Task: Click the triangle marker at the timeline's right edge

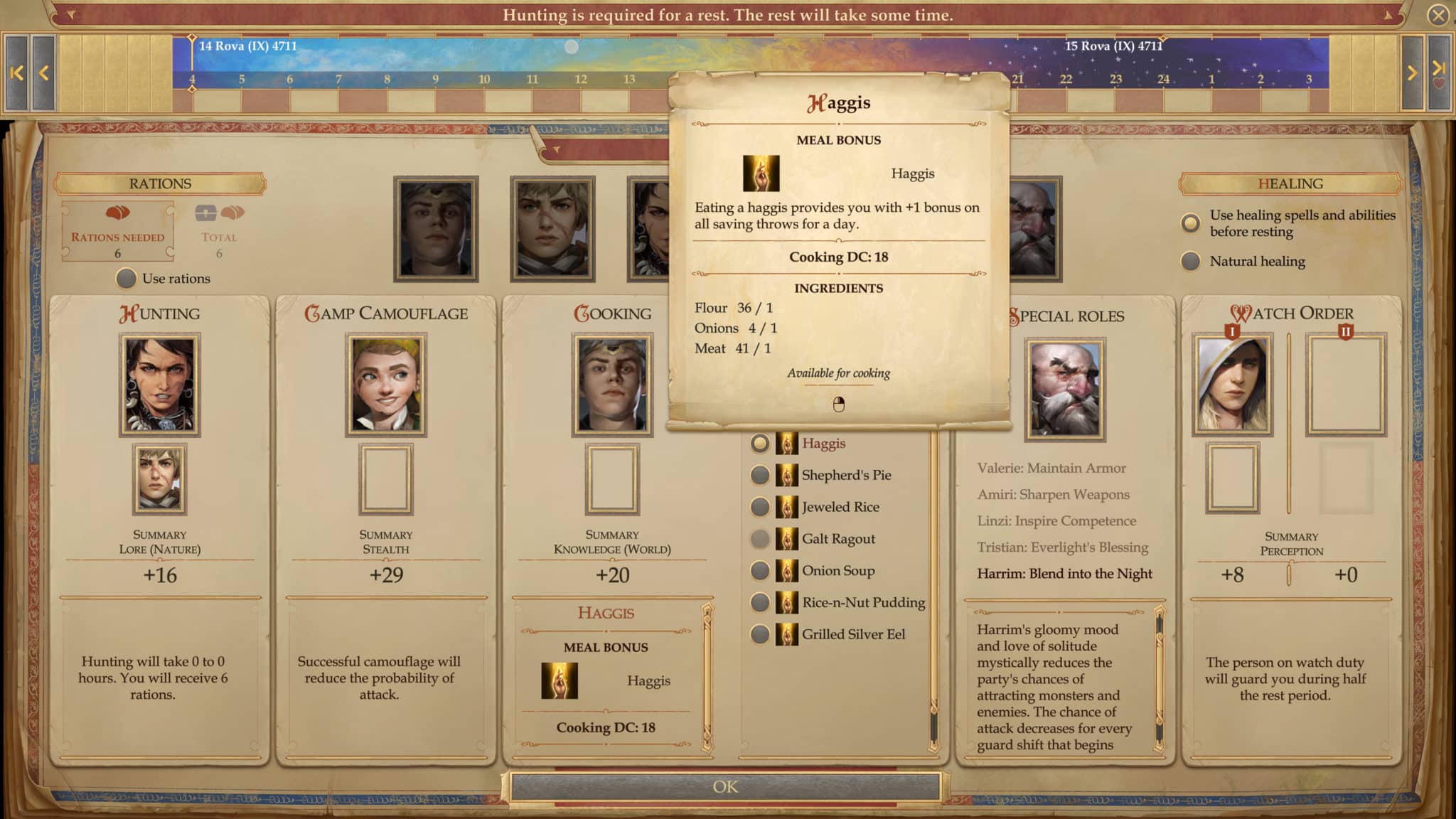Action: point(1386,14)
